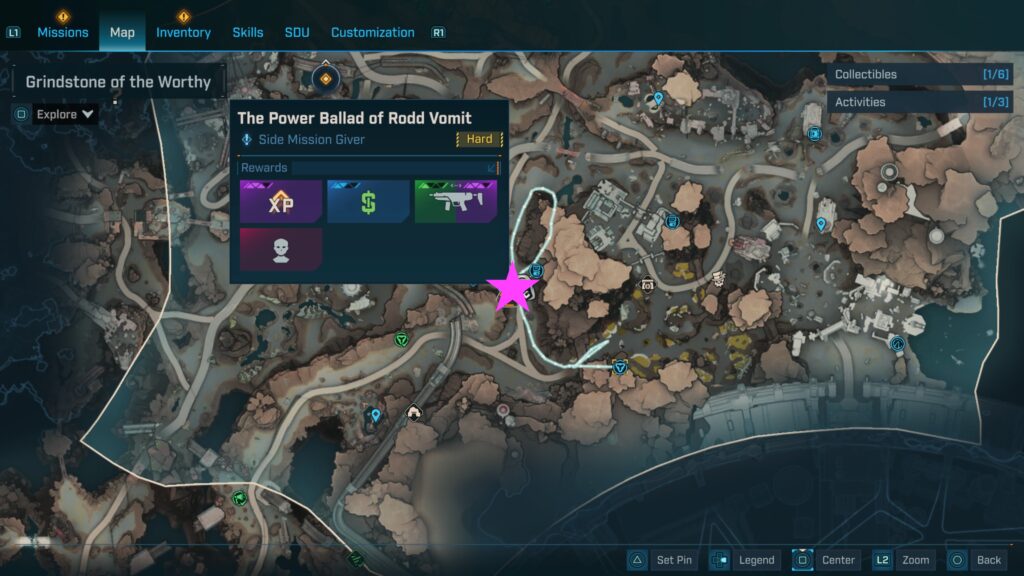The height and width of the screenshot is (576, 1024).
Task: Open the Inventory tab
Action: click(183, 32)
